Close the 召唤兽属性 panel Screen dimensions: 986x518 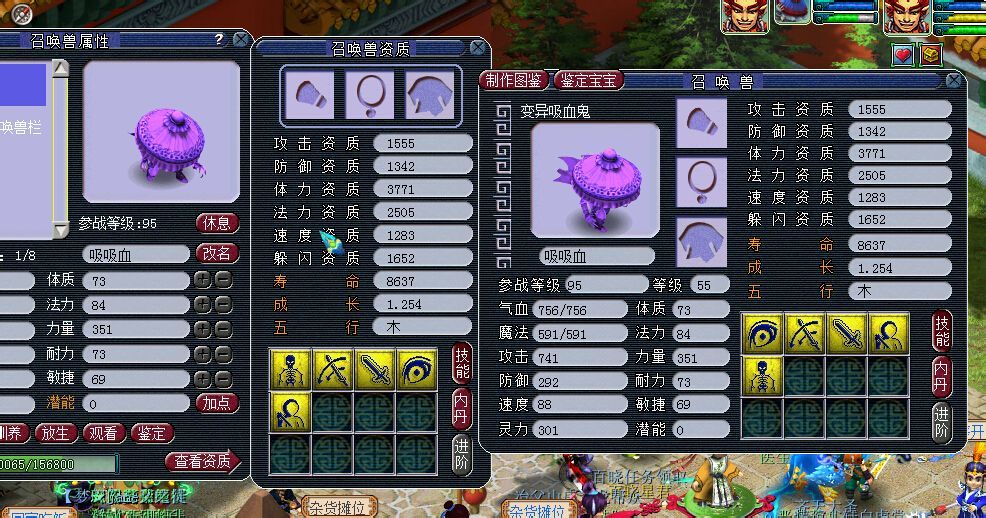(x=241, y=40)
